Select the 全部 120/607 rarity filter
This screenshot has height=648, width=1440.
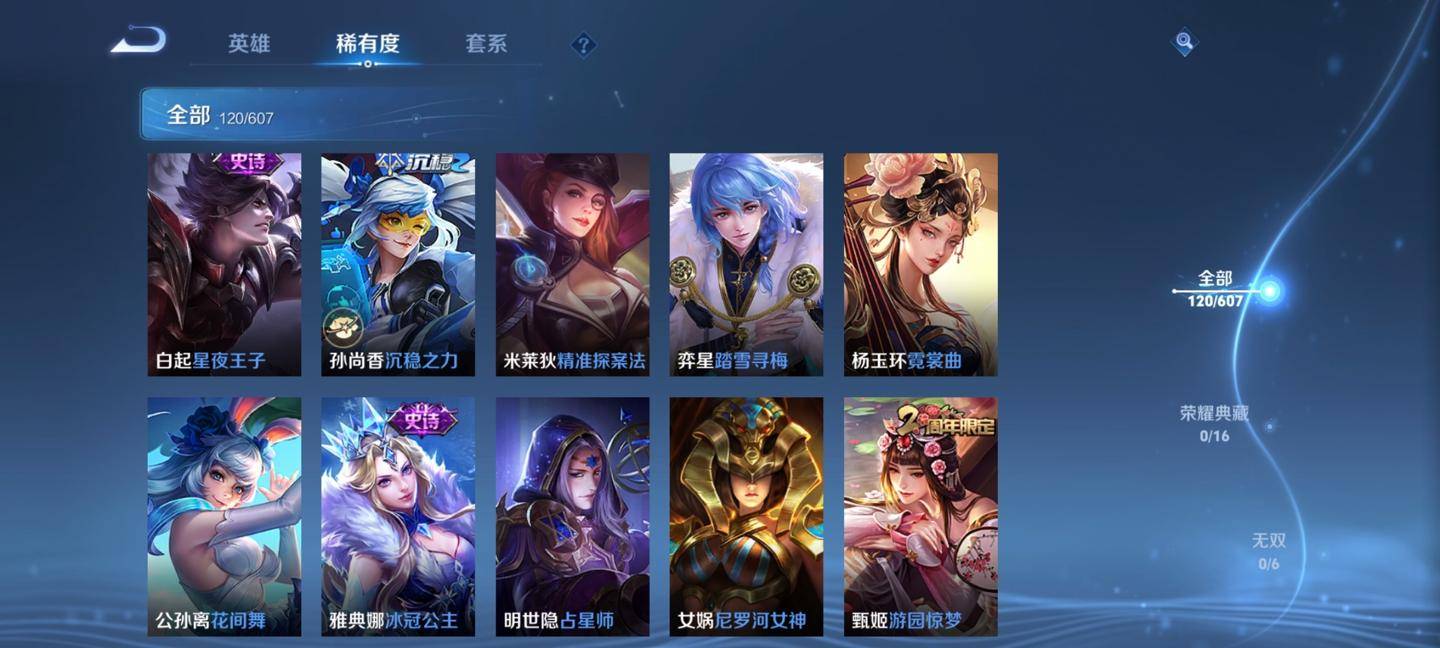1216,289
